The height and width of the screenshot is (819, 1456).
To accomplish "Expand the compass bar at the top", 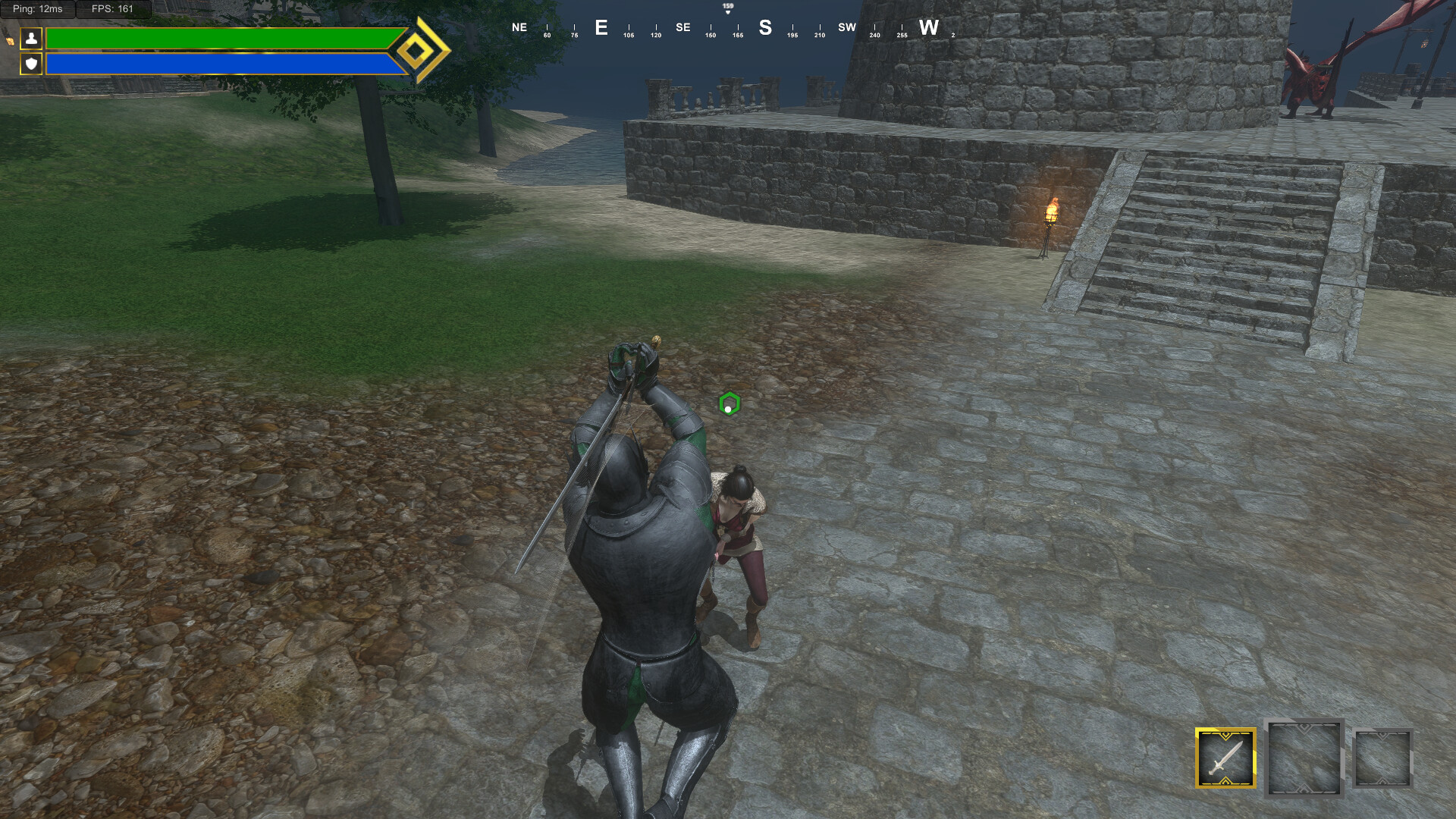I will coord(726,27).
